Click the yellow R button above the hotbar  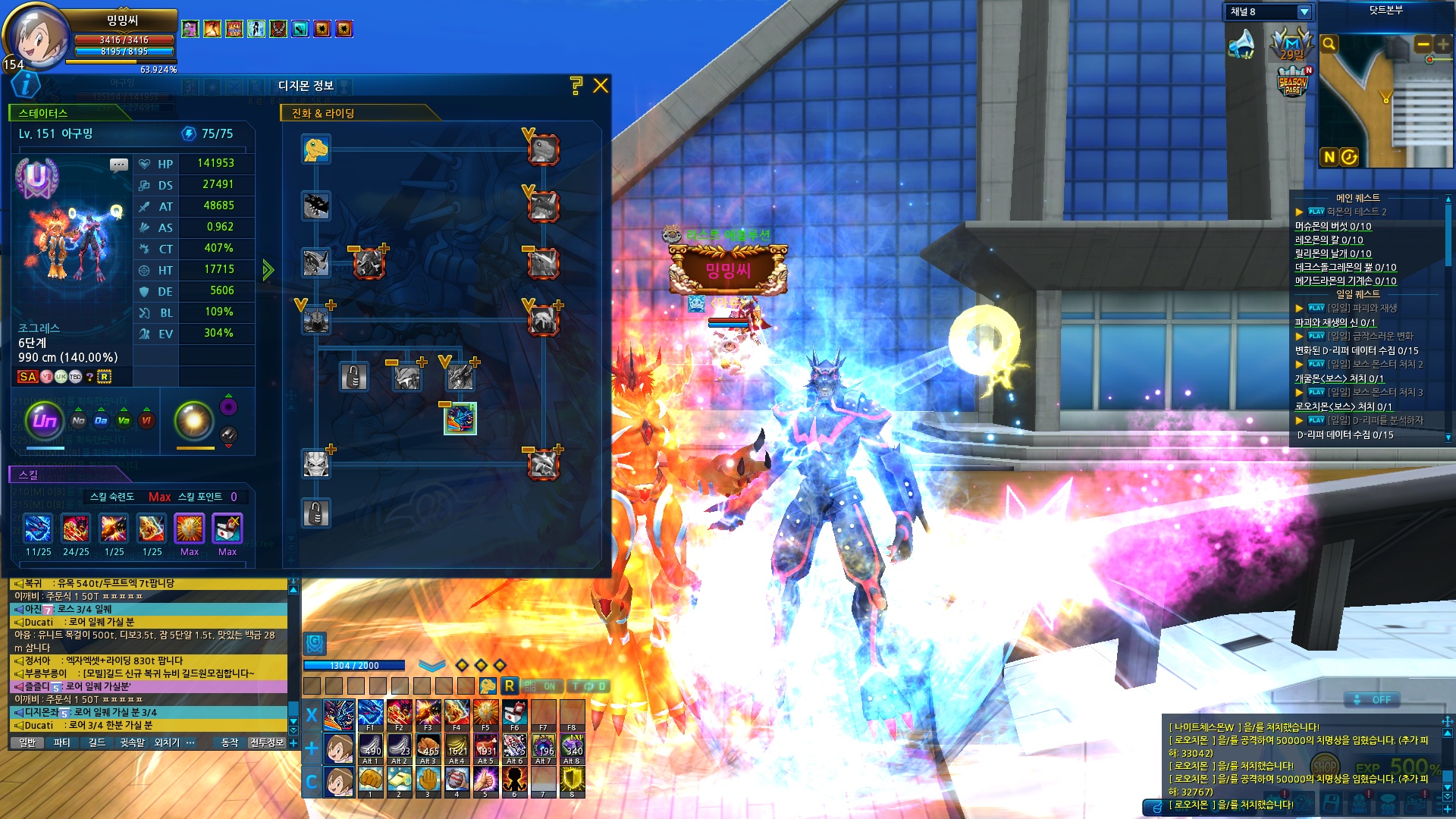click(510, 686)
